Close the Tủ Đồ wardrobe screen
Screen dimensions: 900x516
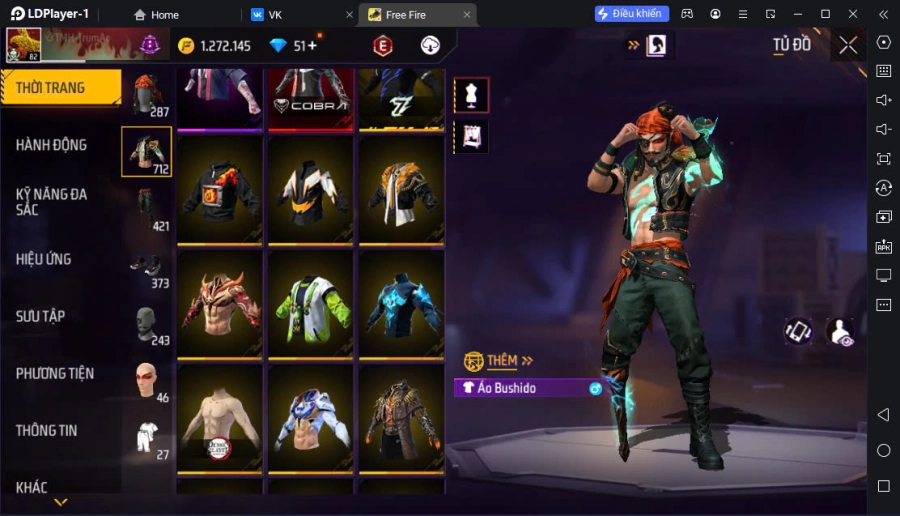[x=848, y=45]
